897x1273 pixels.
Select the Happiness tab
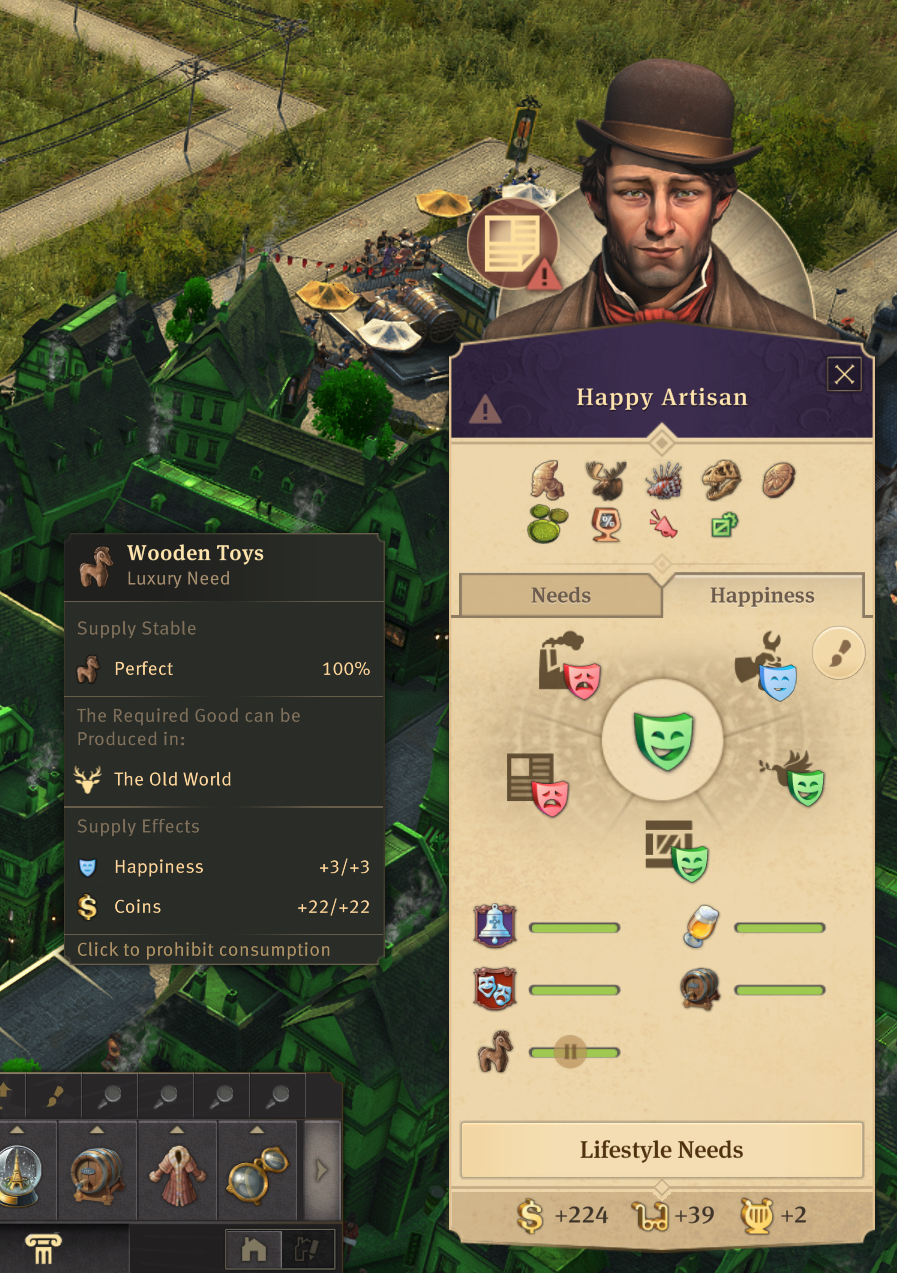[x=762, y=596]
